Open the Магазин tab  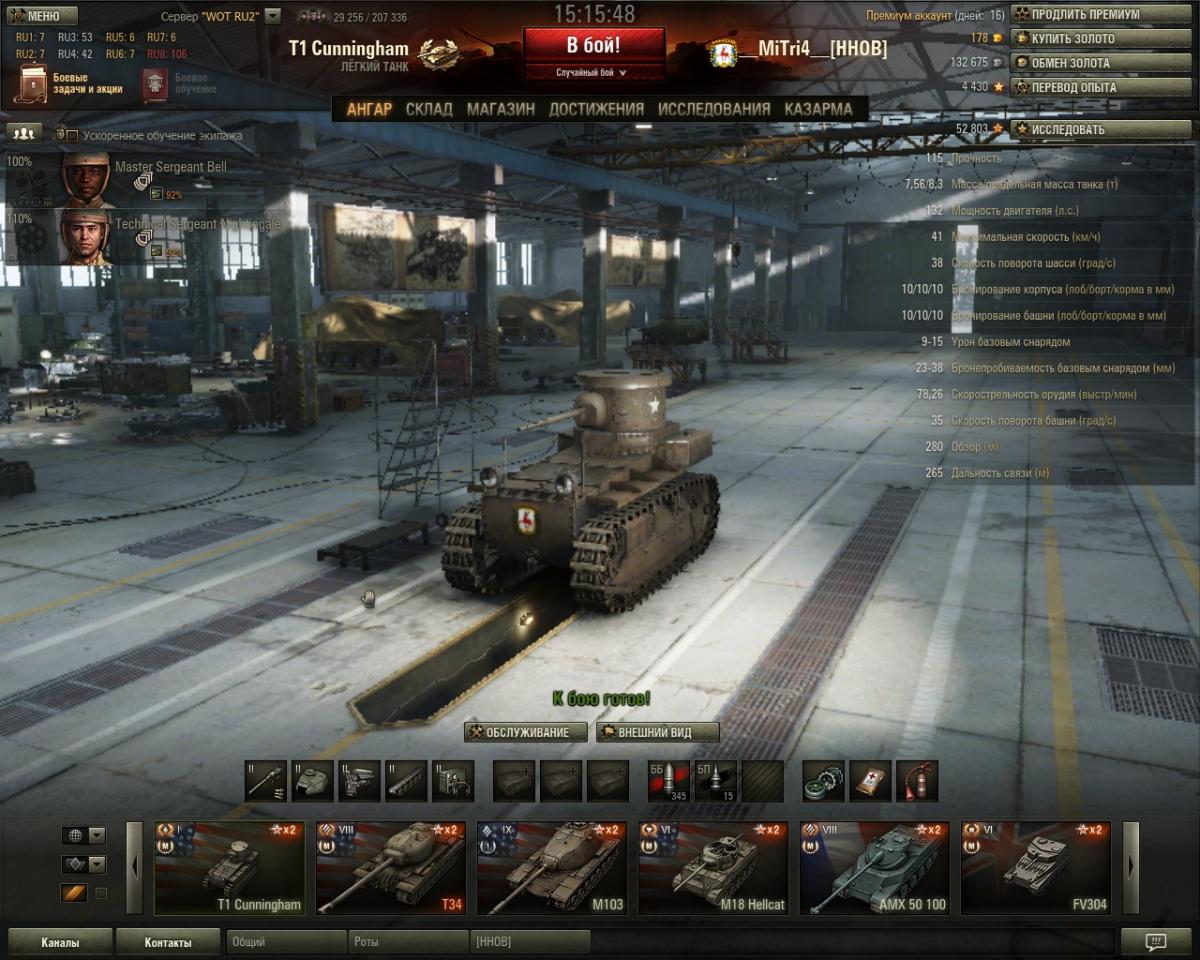[500, 109]
